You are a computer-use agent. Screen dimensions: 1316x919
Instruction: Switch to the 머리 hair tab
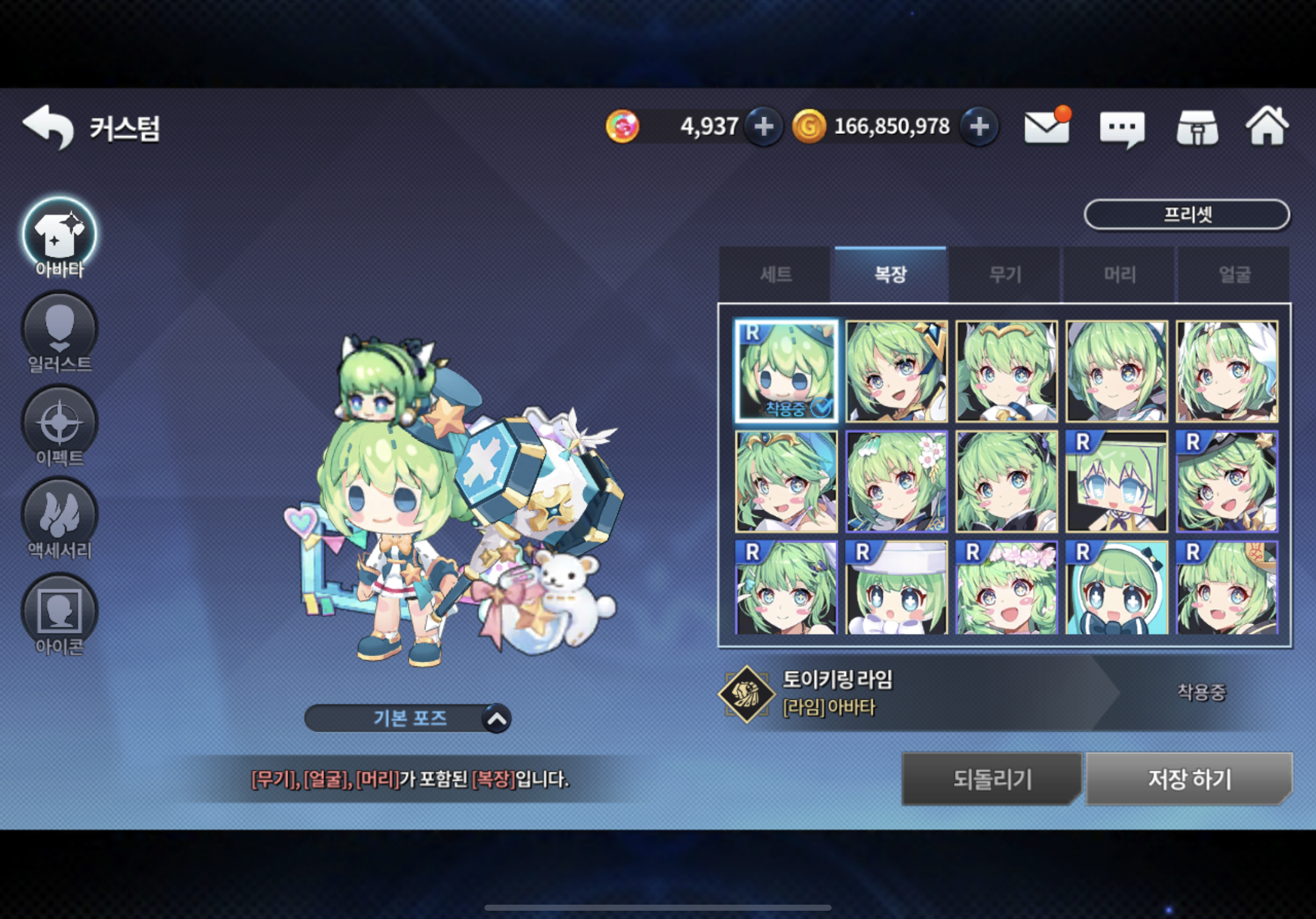(1119, 274)
